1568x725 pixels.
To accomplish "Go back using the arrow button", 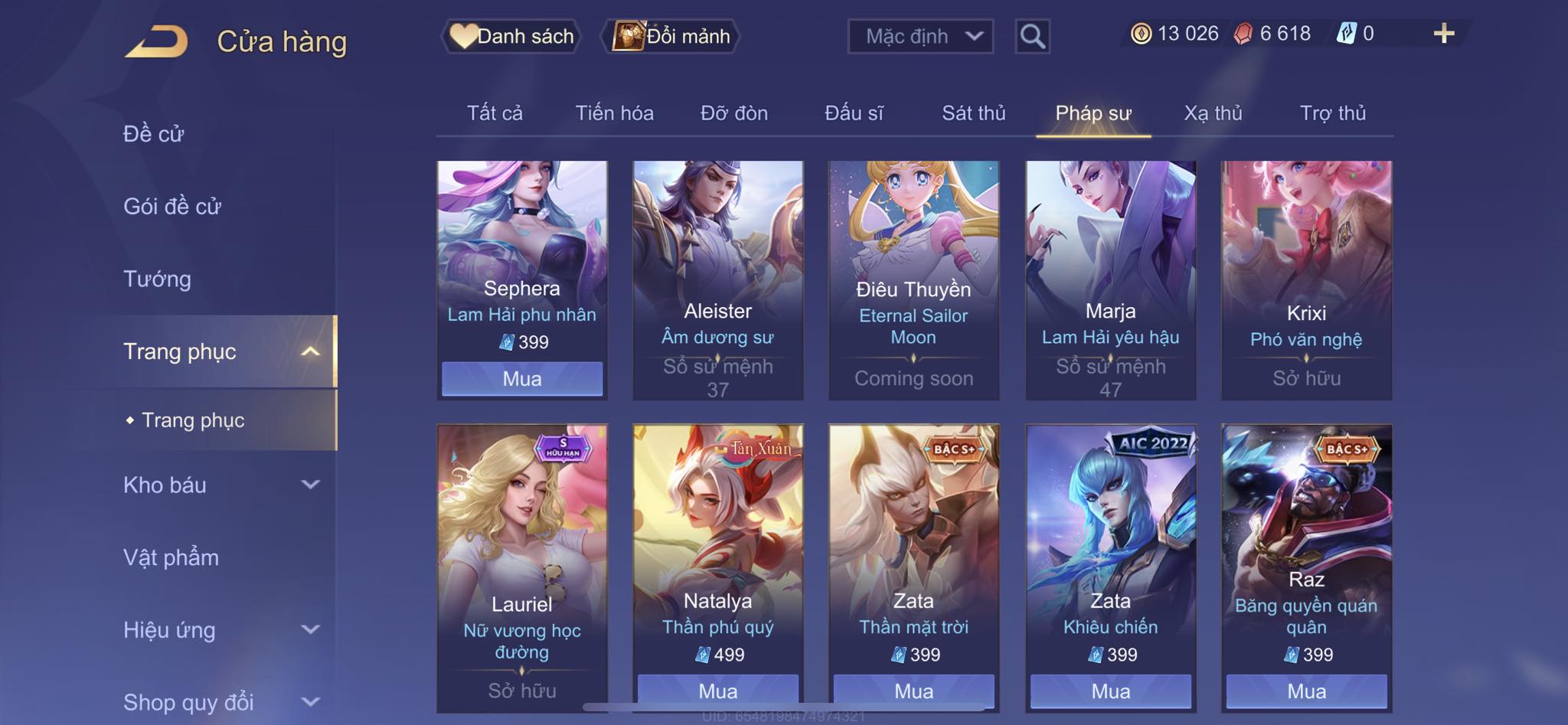I will (157, 41).
